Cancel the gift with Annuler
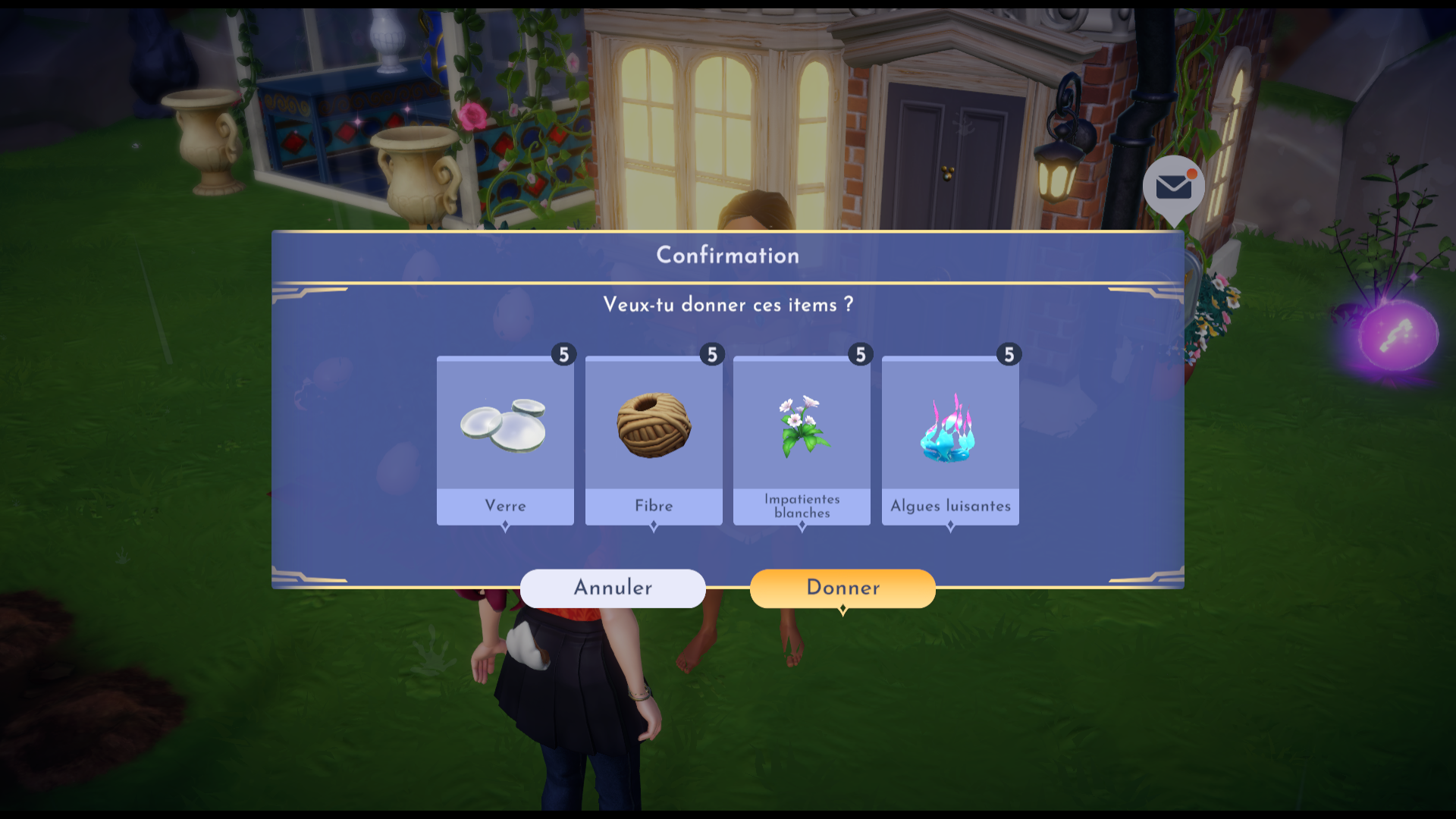 613,588
